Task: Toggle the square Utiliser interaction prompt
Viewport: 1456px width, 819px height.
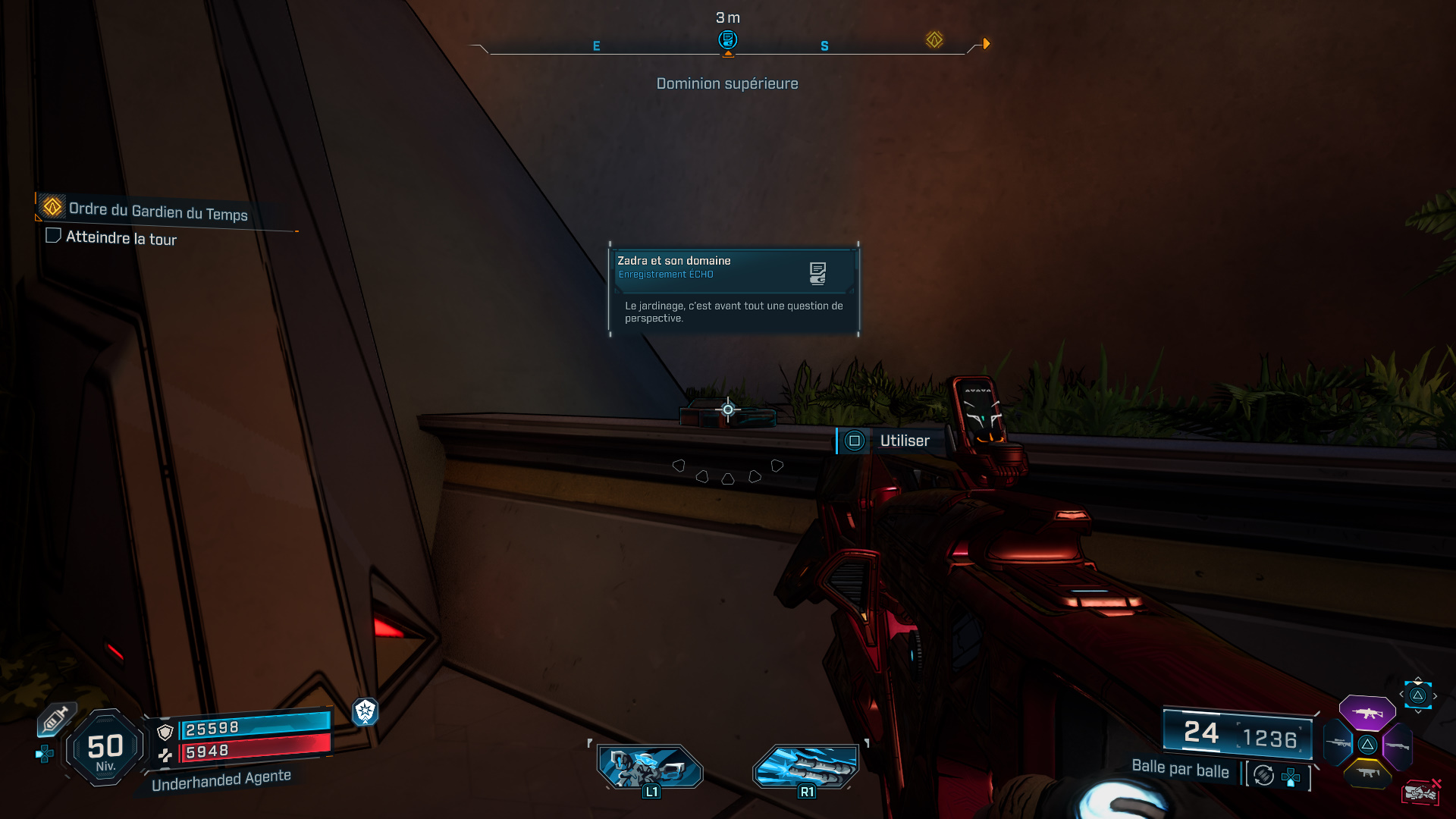Action: click(854, 441)
